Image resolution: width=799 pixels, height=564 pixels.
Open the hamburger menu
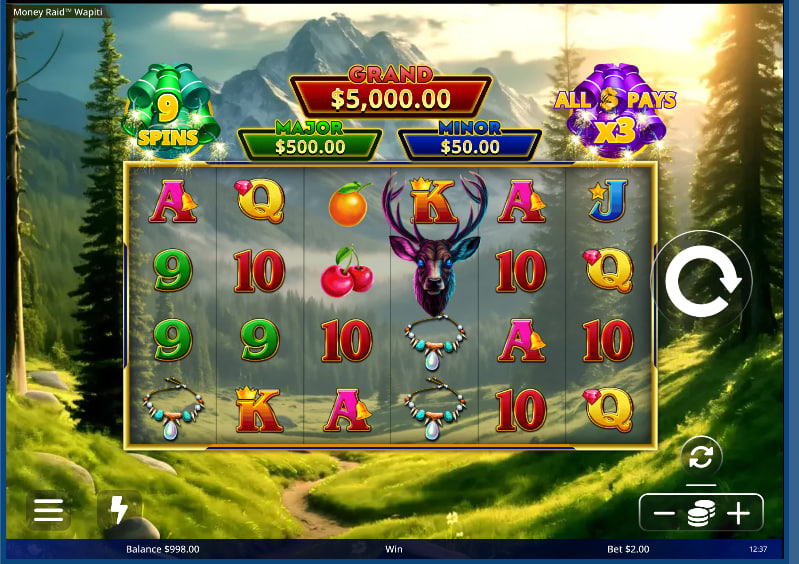48,511
